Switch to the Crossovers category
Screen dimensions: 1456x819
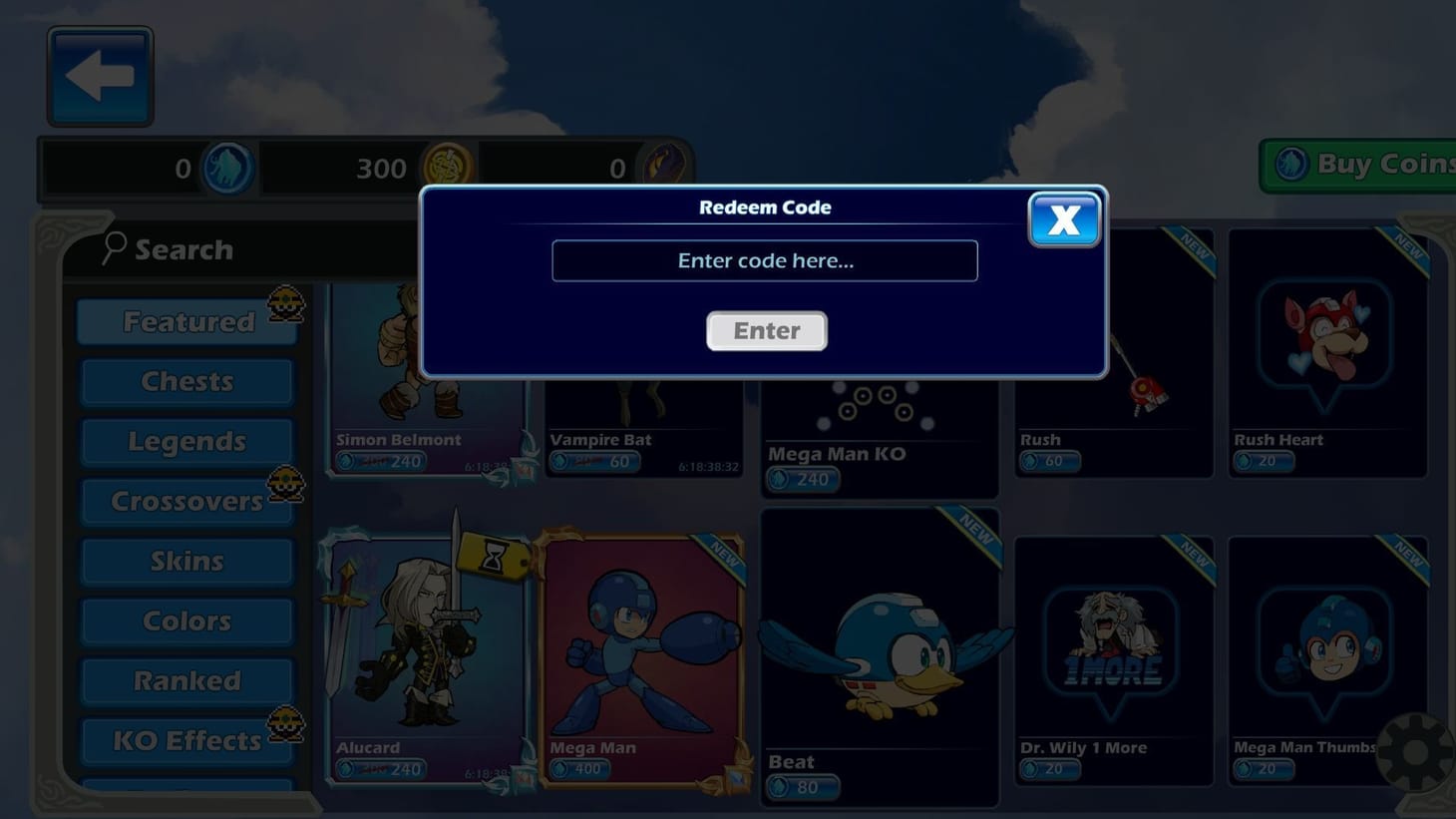click(x=186, y=501)
